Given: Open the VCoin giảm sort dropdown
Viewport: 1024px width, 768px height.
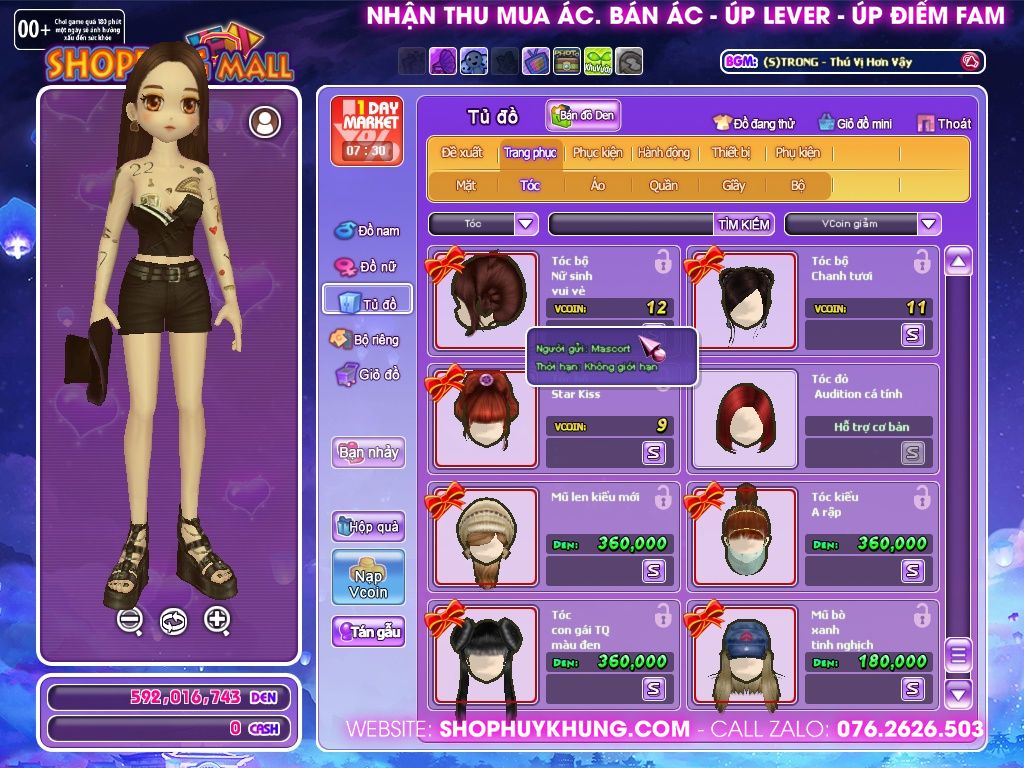Looking at the screenshot, I should click(929, 224).
